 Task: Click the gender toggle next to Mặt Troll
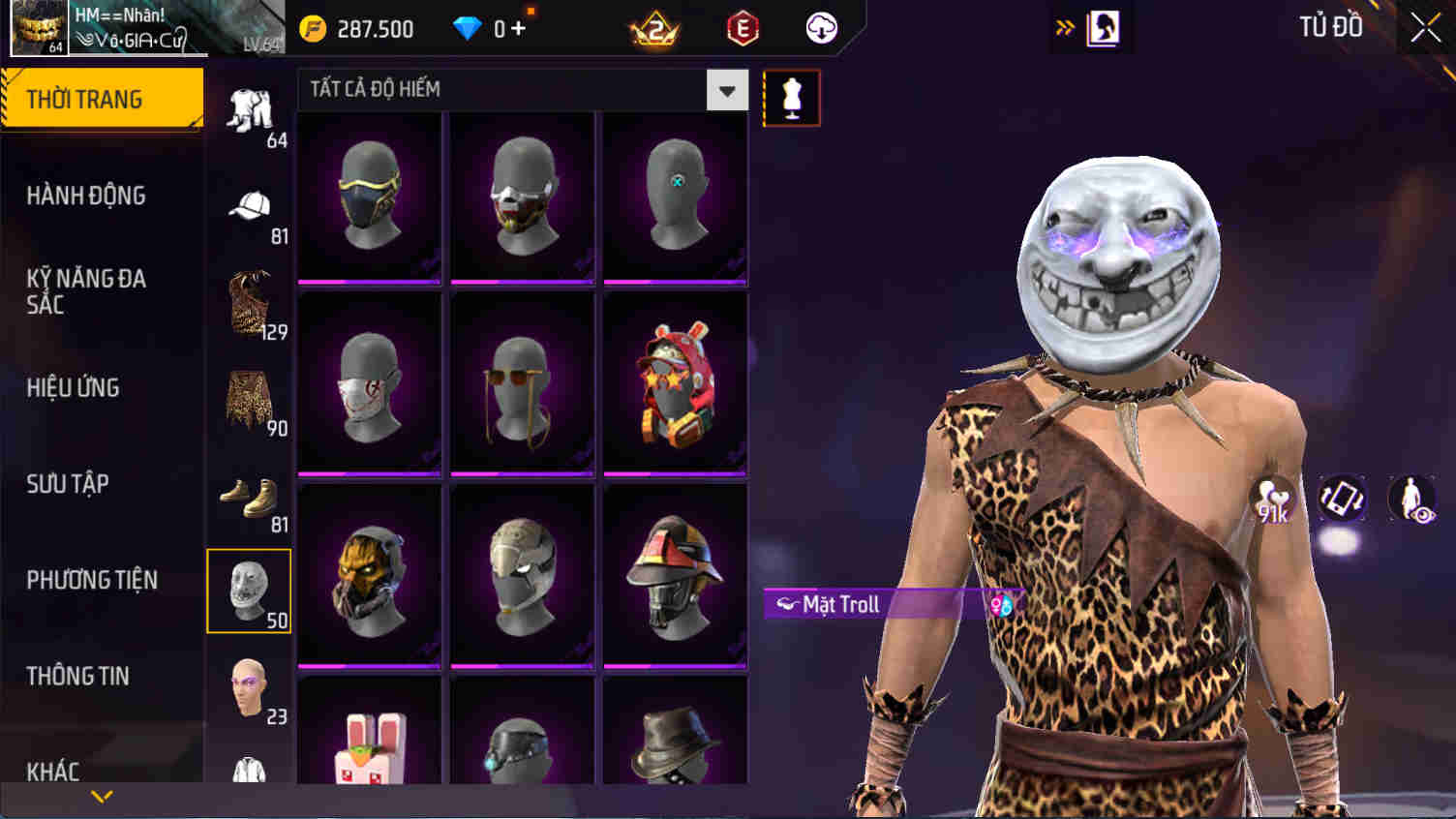pyautogui.click(x=1002, y=604)
